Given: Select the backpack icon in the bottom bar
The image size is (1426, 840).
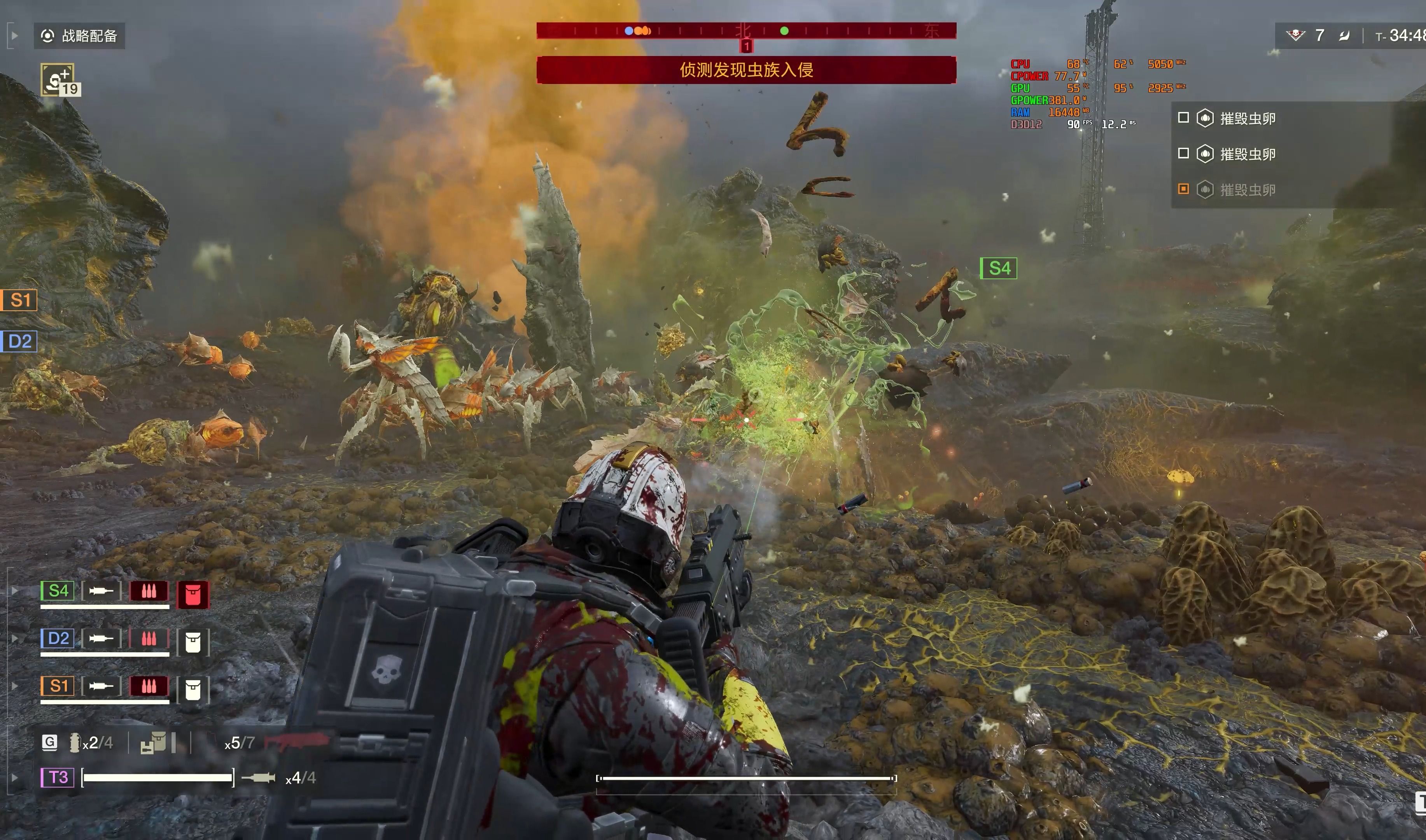Looking at the screenshot, I should (153, 743).
